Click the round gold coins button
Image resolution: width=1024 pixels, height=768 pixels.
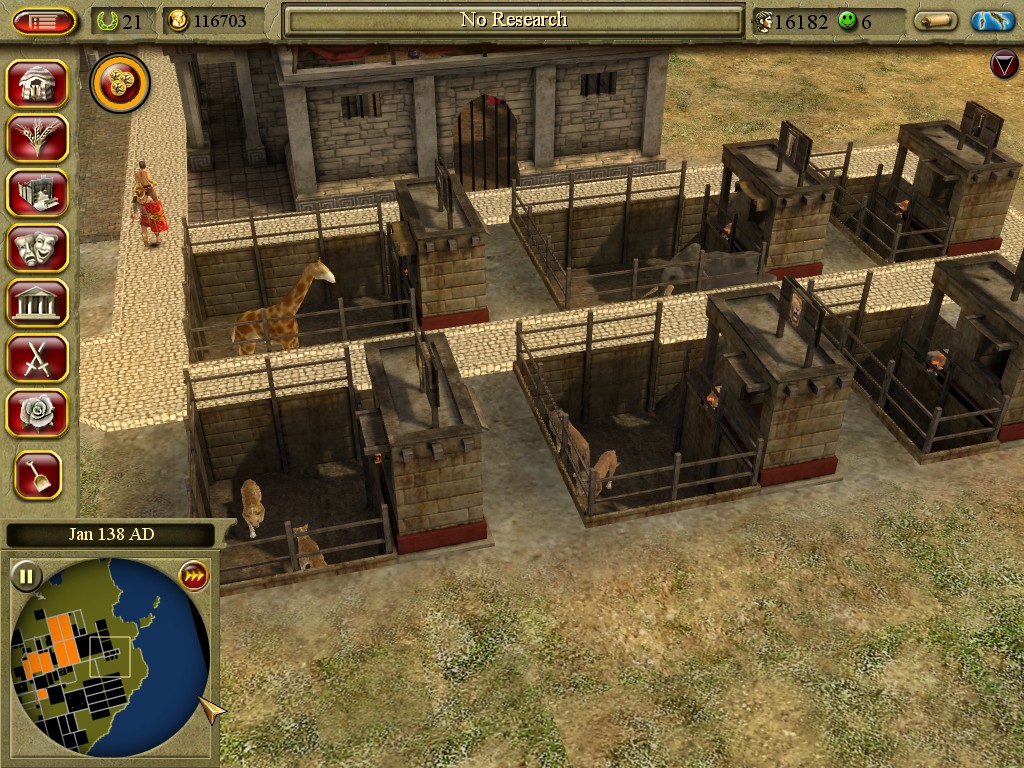[x=120, y=84]
